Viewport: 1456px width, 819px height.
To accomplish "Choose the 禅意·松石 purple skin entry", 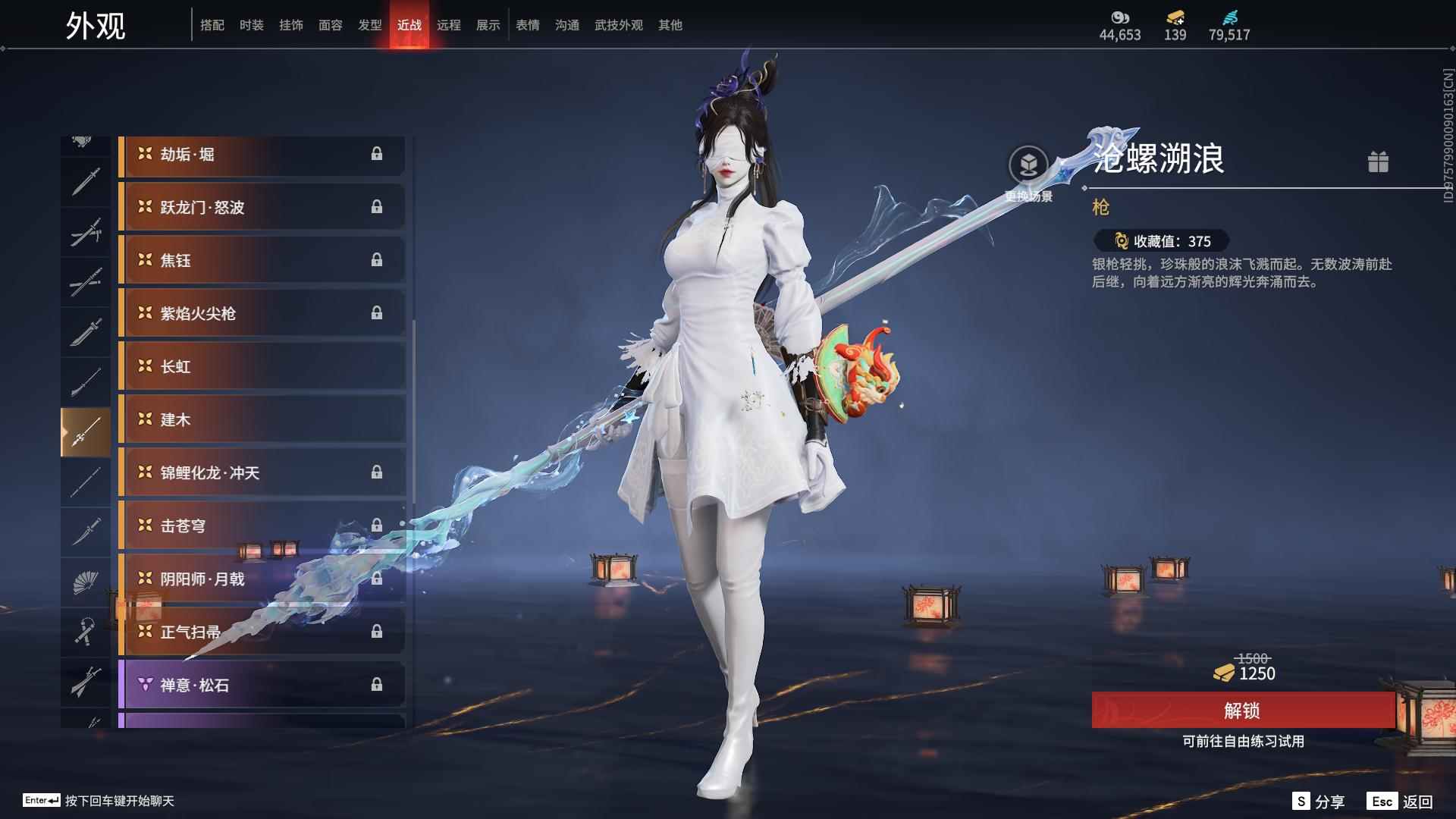I will tap(262, 685).
